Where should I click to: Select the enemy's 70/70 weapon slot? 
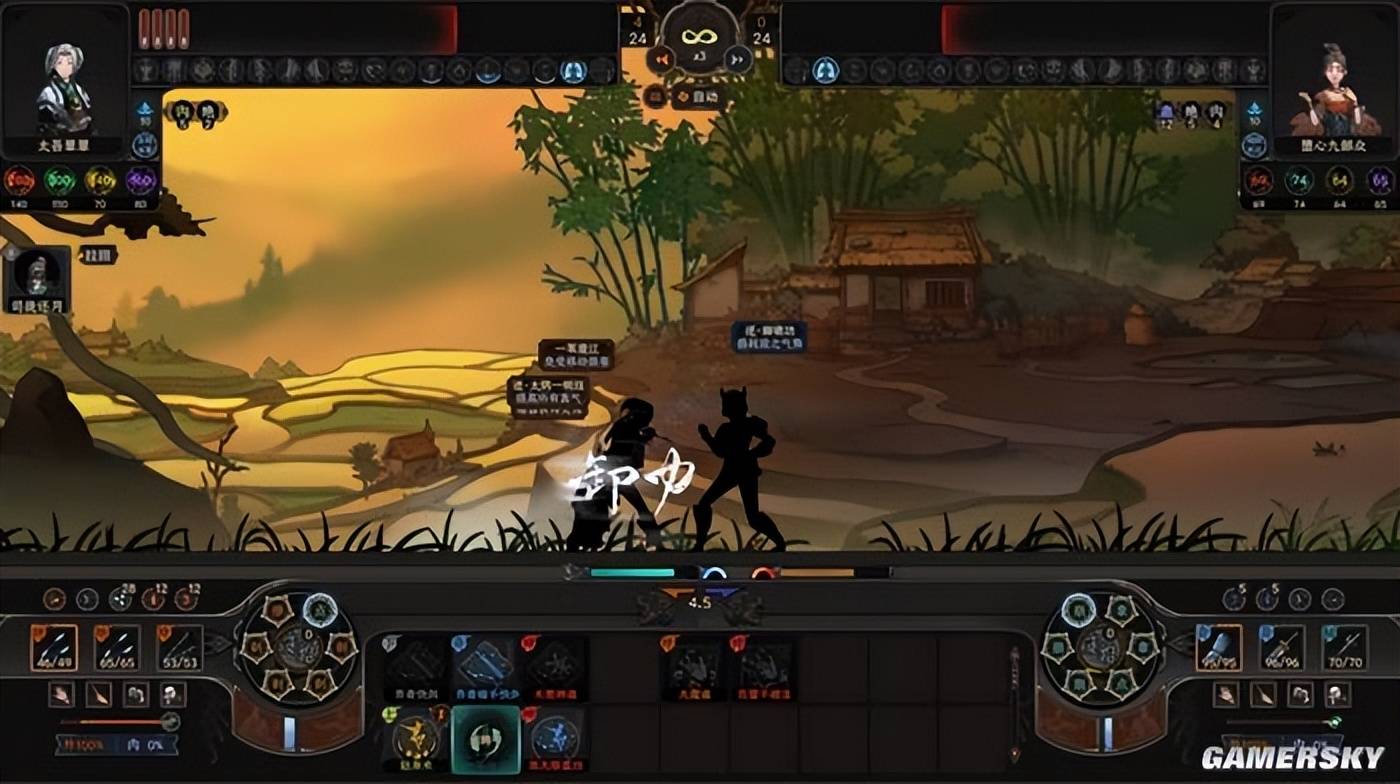point(1345,648)
